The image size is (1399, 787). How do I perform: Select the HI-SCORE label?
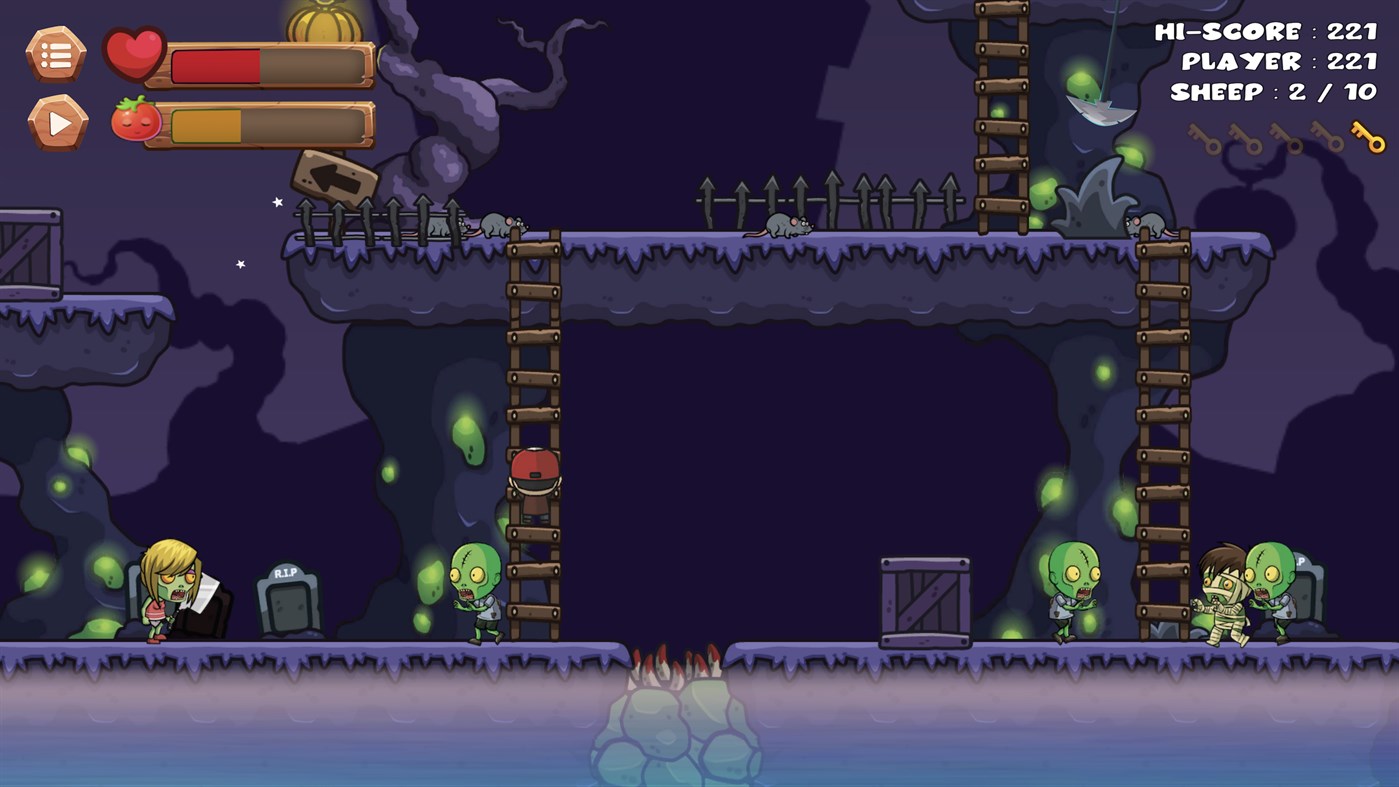pos(1225,32)
